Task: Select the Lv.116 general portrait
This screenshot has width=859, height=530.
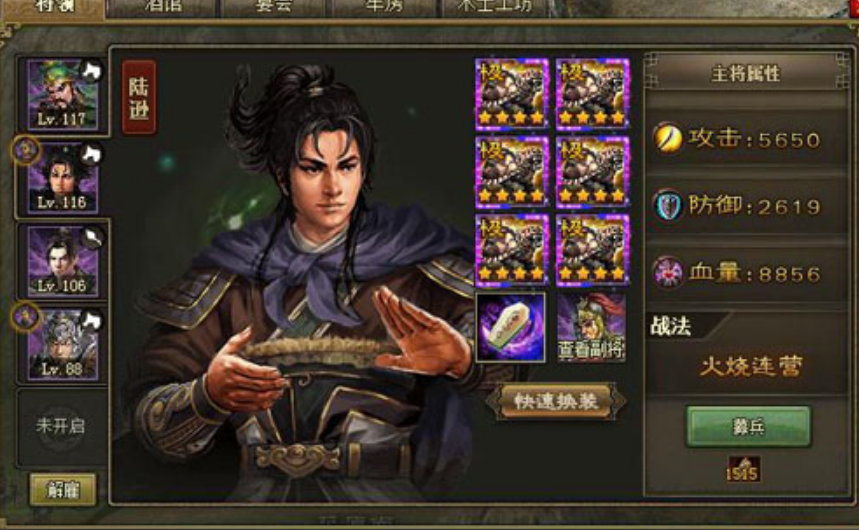Action: [x=62, y=177]
